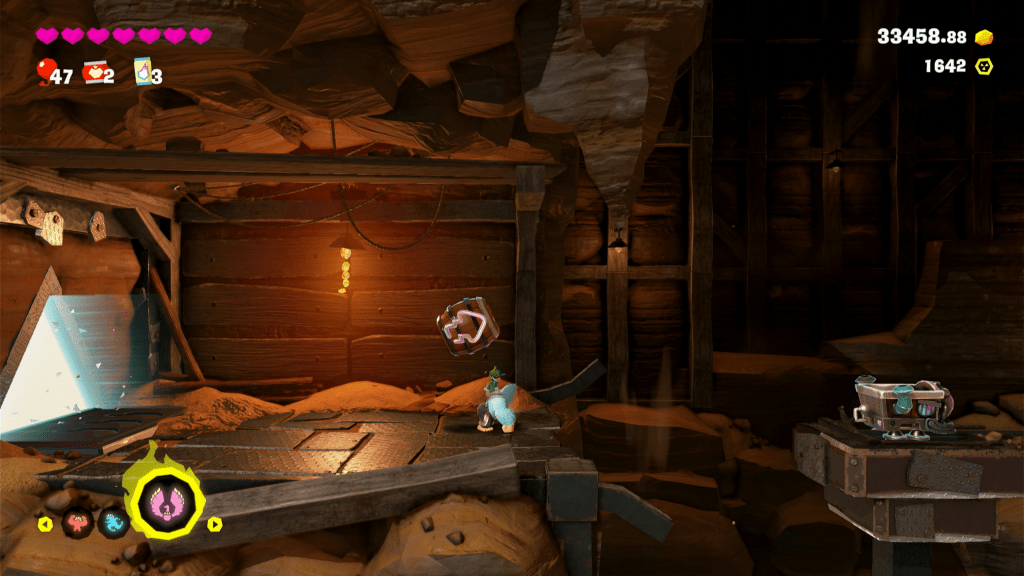Image resolution: width=1024 pixels, height=576 pixels.
Task: Cycle transformations with the left yellow arrow
Action: [44, 522]
